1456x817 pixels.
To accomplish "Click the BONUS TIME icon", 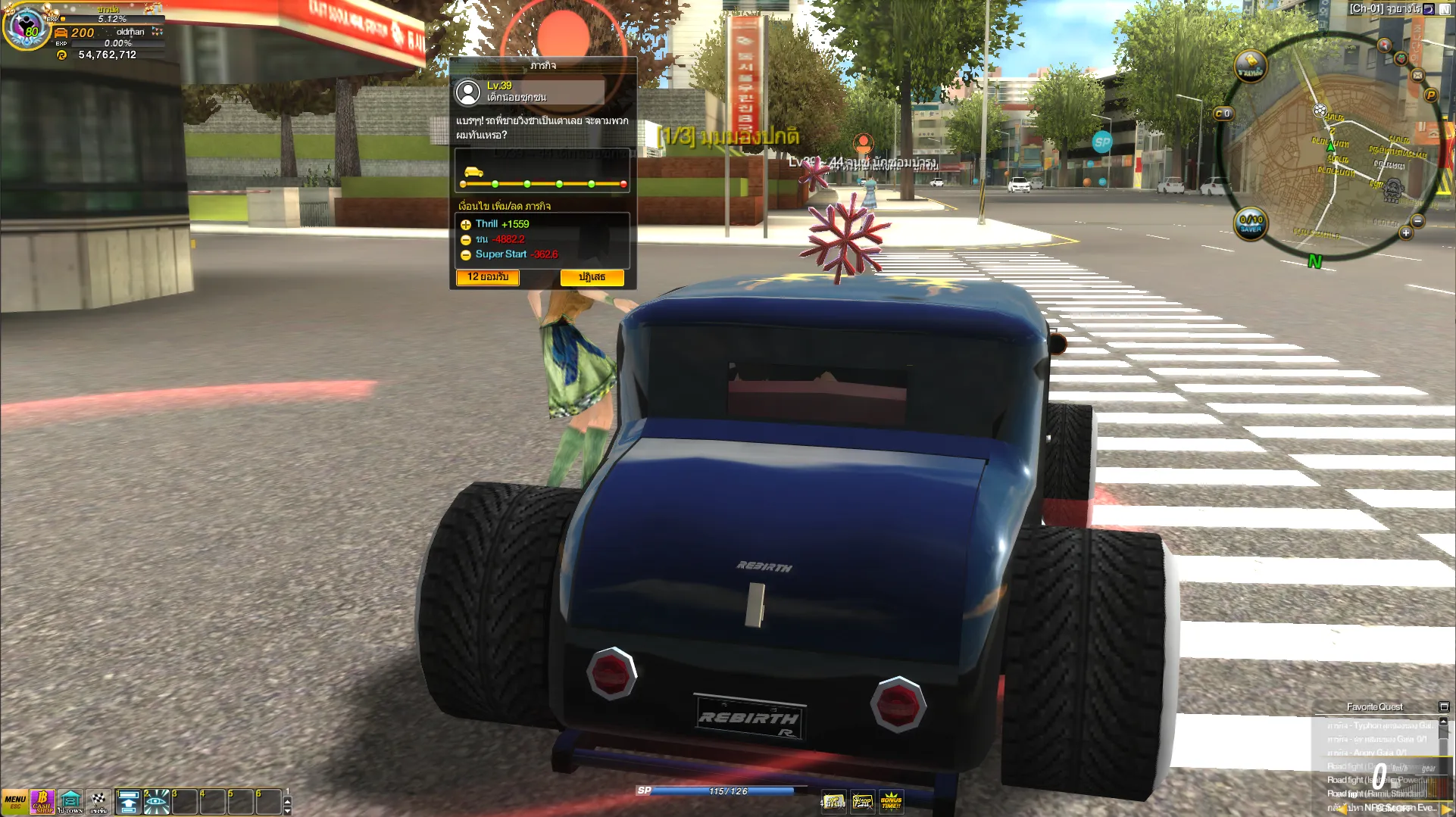I will pyautogui.click(x=891, y=800).
